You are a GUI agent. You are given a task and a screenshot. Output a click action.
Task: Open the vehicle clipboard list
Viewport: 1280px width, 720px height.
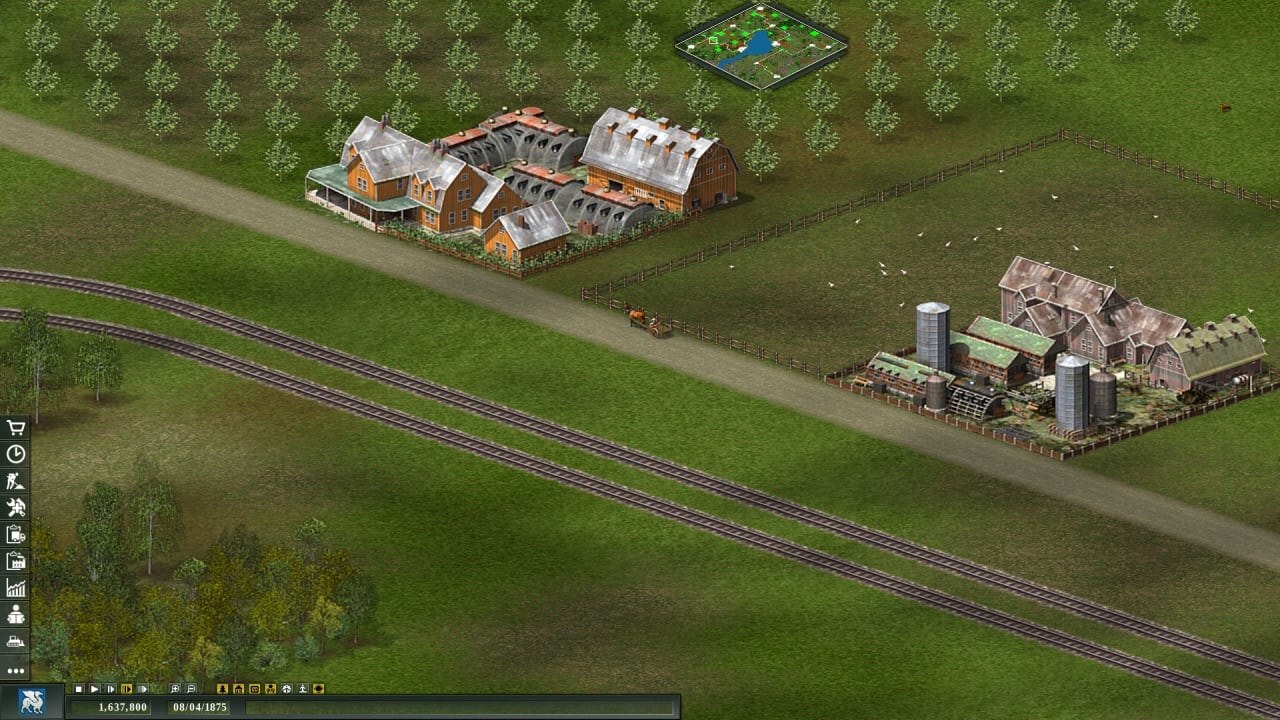click(x=15, y=534)
